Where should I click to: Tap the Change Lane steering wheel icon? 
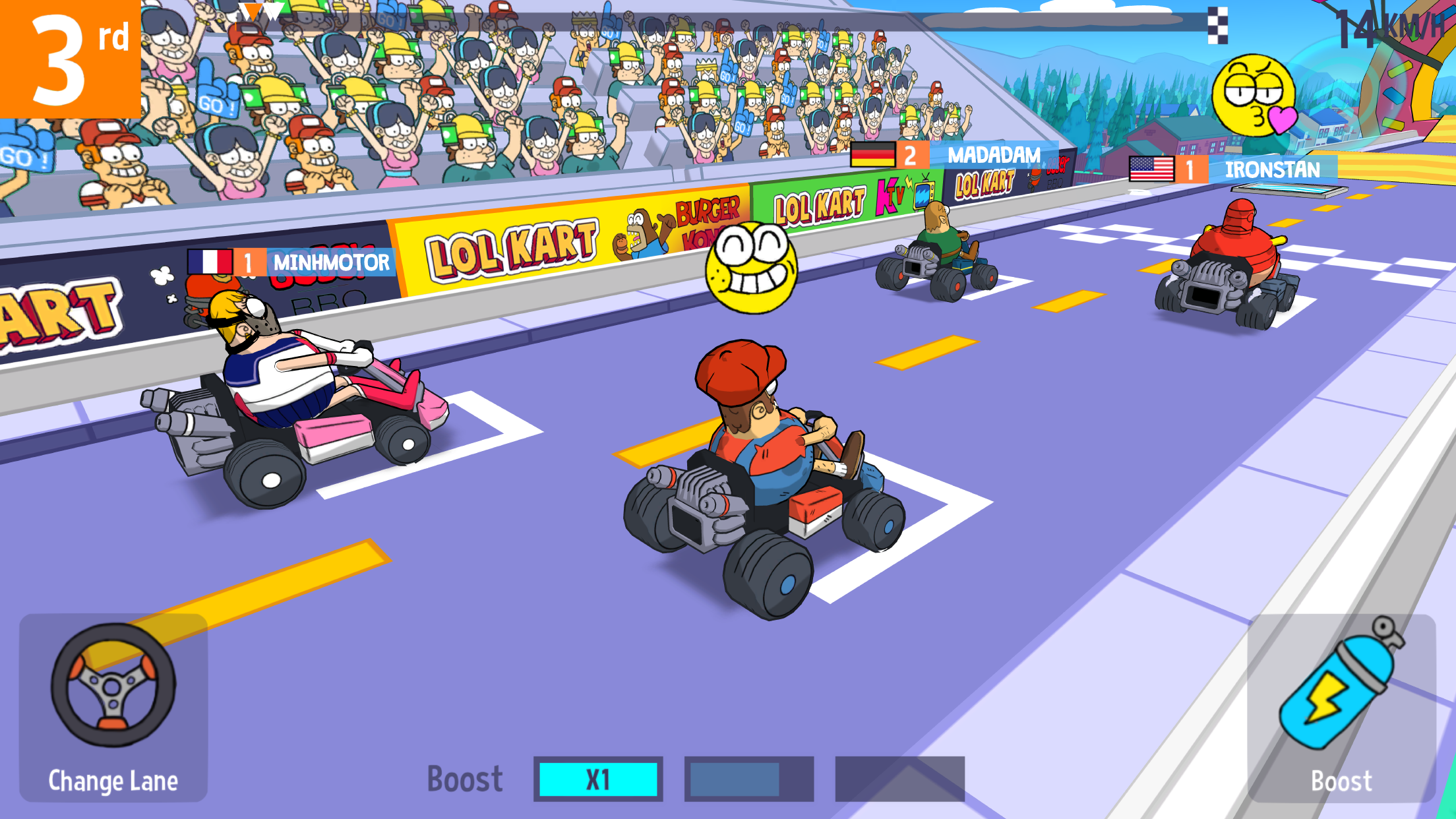coord(112,686)
